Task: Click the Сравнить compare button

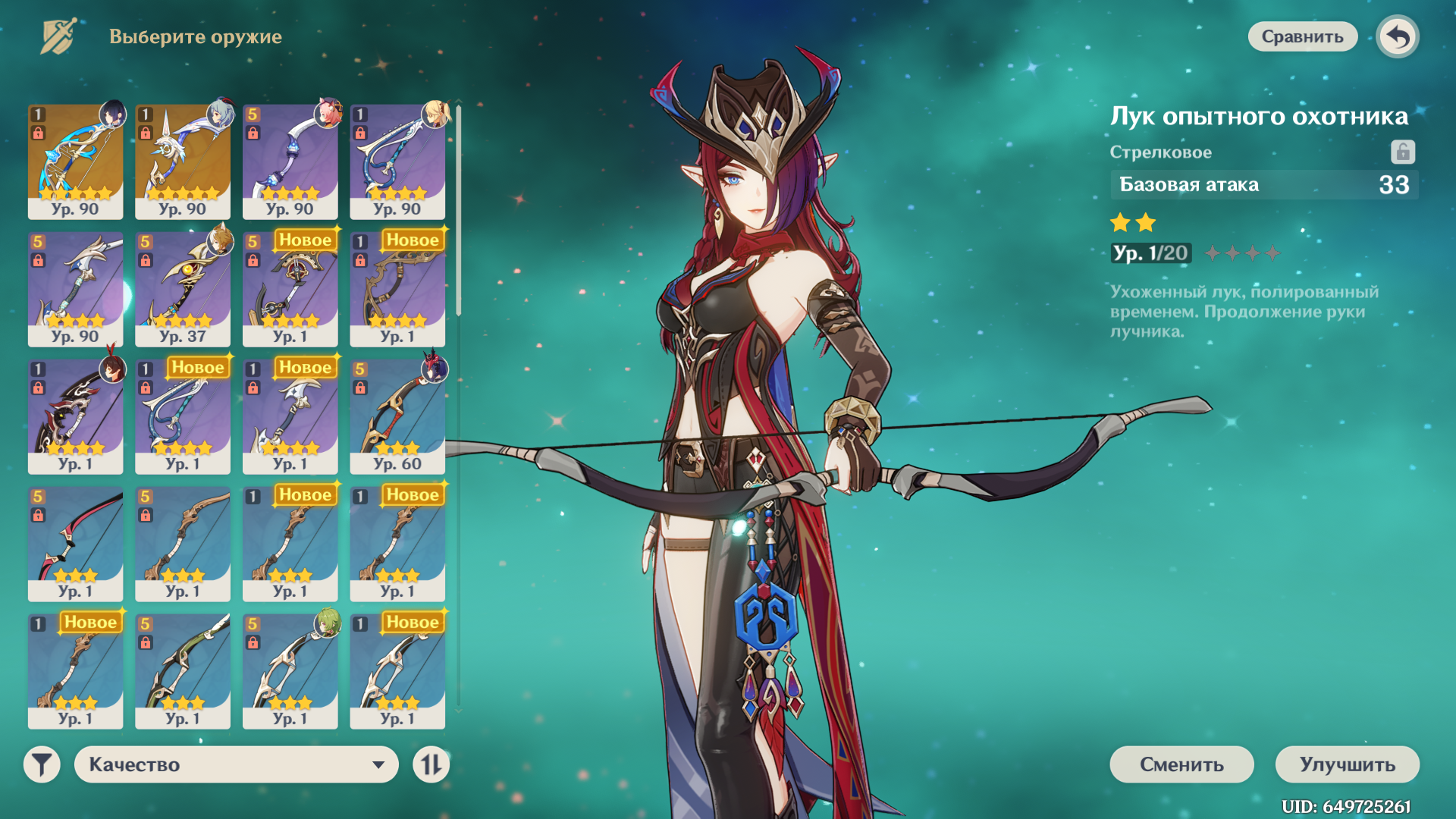Action: (1302, 36)
